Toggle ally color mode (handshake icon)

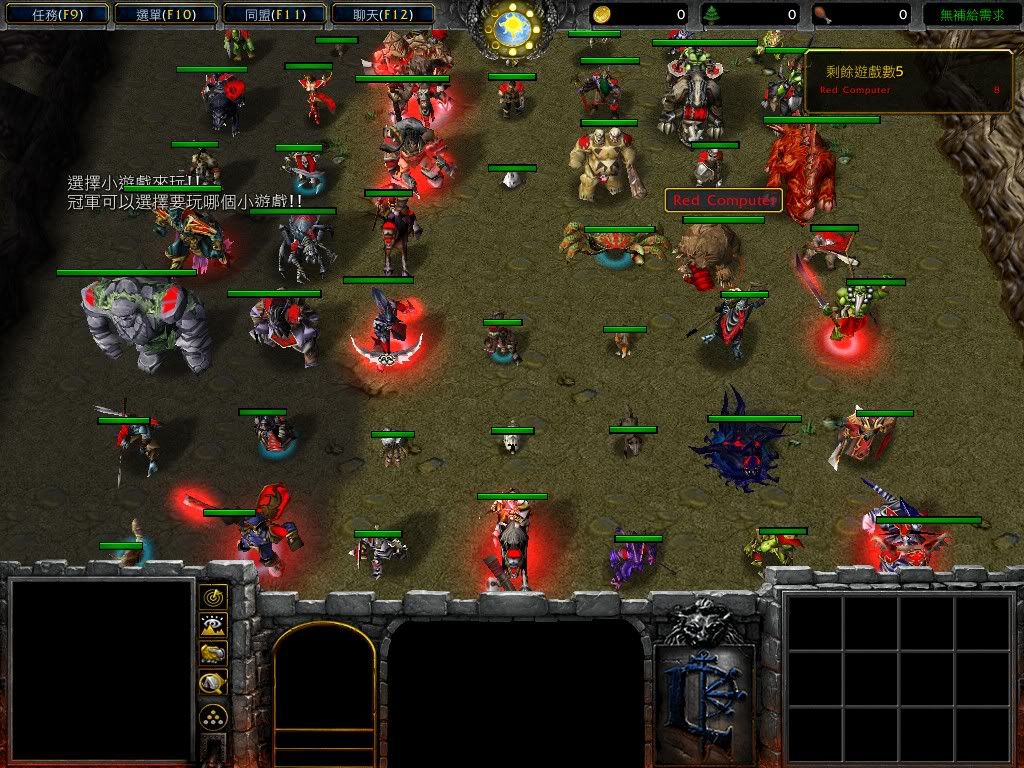pyautogui.click(x=213, y=653)
